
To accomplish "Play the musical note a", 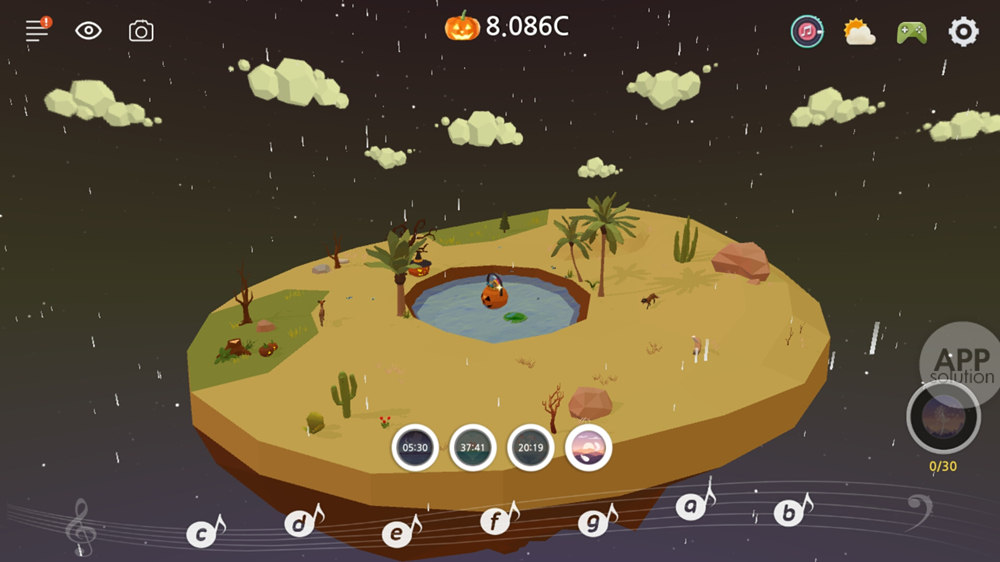I will [x=692, y=506].
